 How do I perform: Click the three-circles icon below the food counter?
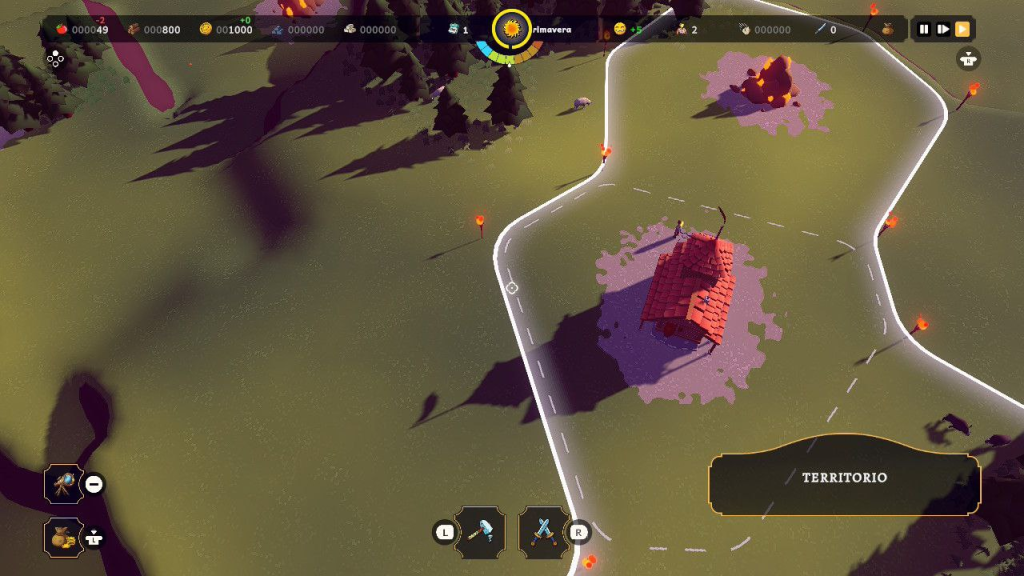55,59
